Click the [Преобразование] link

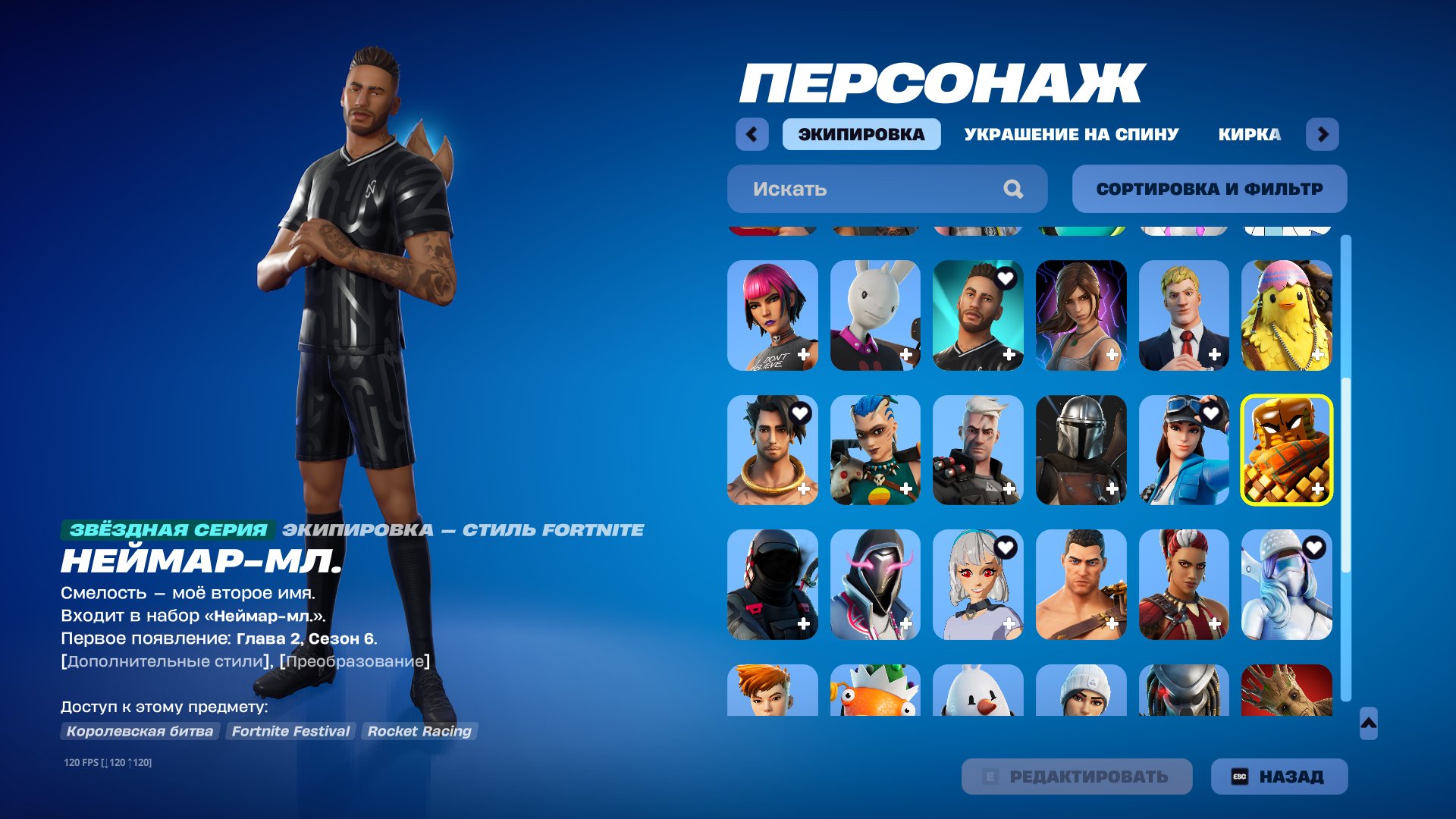[x=353, y=661]
